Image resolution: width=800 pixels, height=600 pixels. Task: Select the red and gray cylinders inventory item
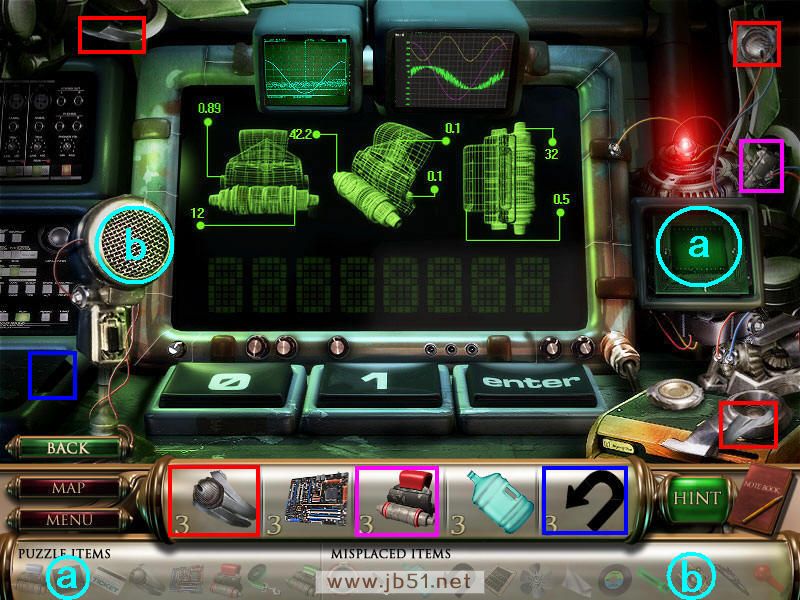point(398,500)
